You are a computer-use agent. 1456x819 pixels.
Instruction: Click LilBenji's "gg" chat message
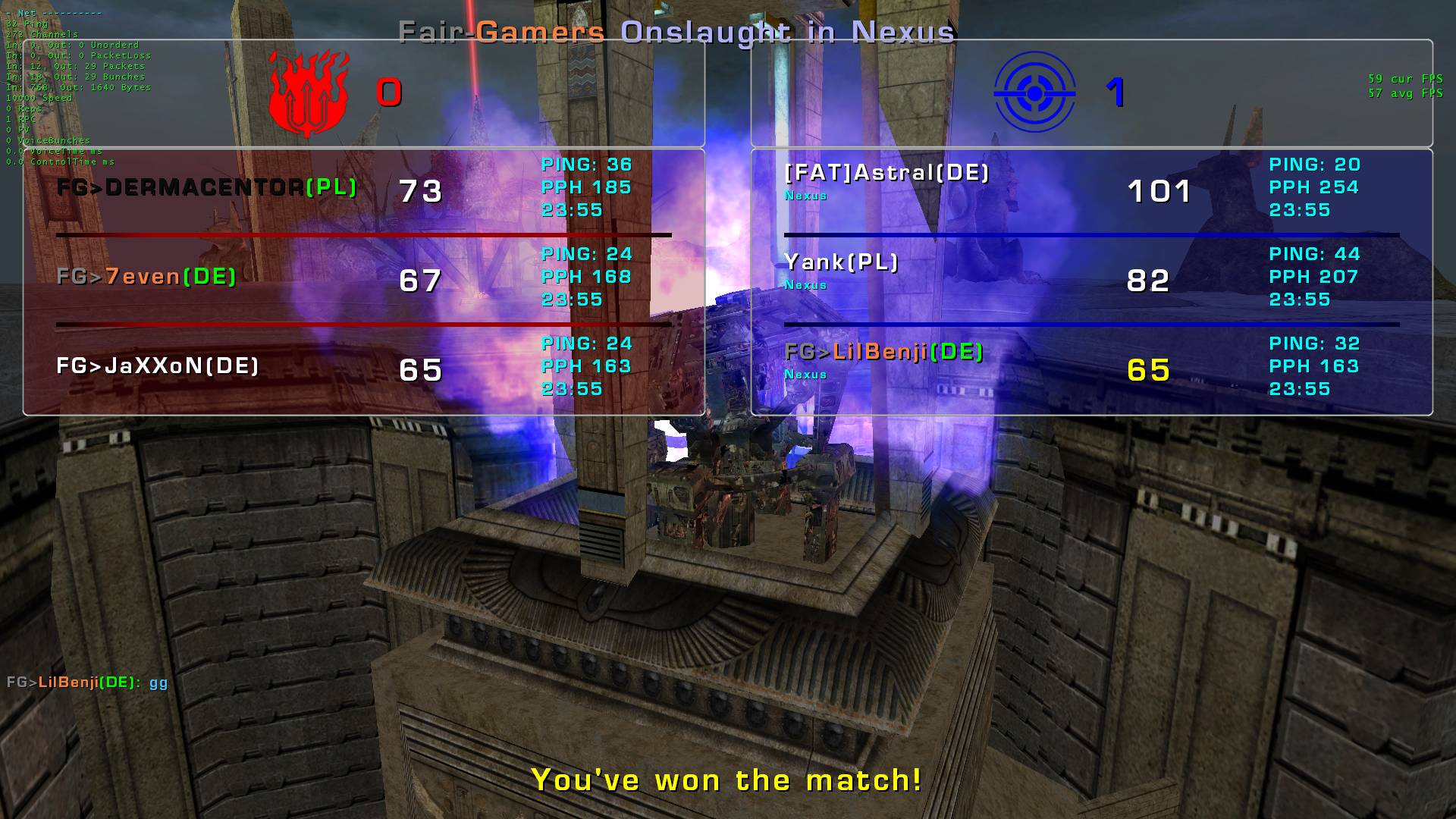pyautogui.click(x=87, y=682)
